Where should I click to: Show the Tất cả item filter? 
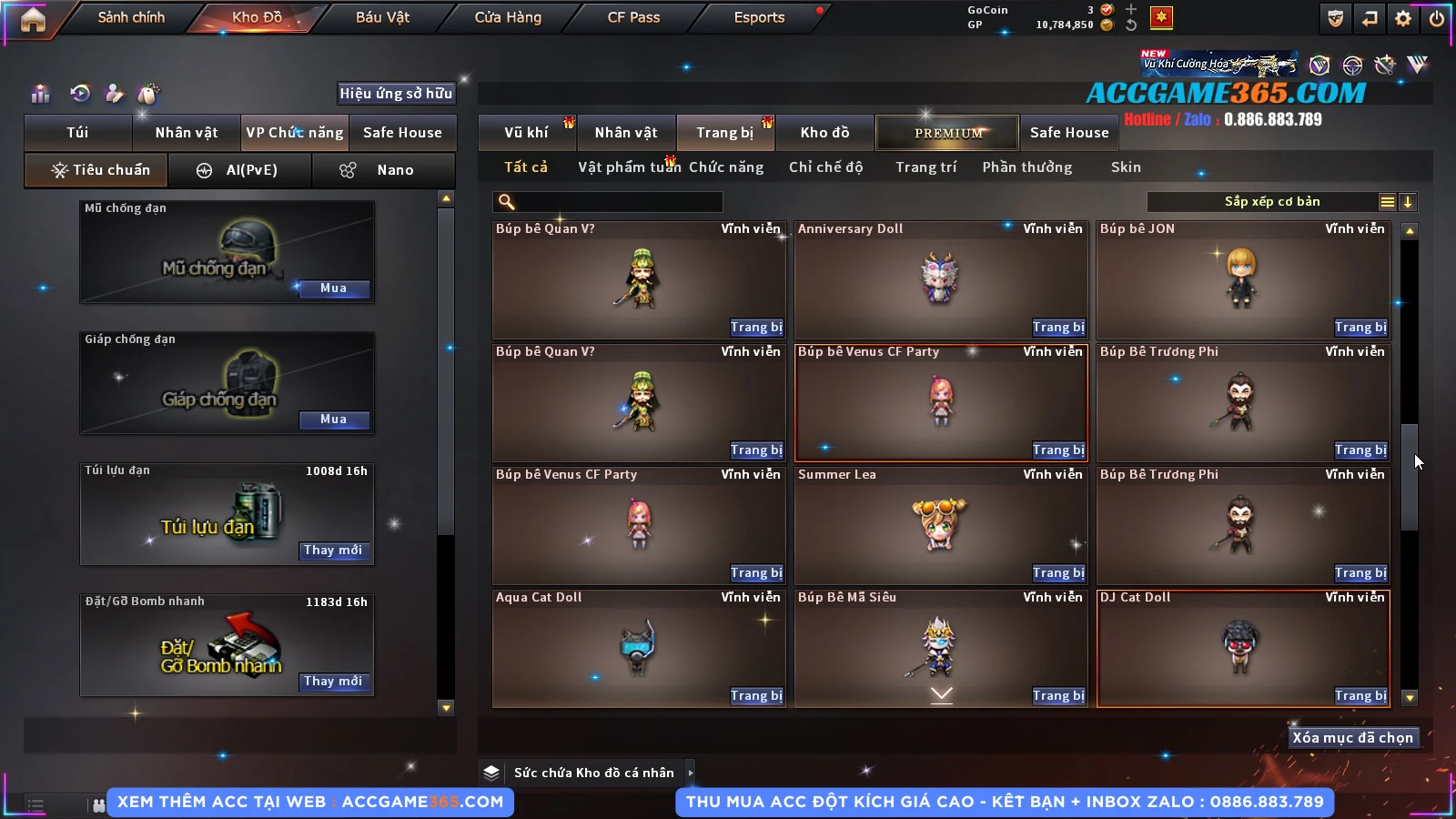click(526, 167)
